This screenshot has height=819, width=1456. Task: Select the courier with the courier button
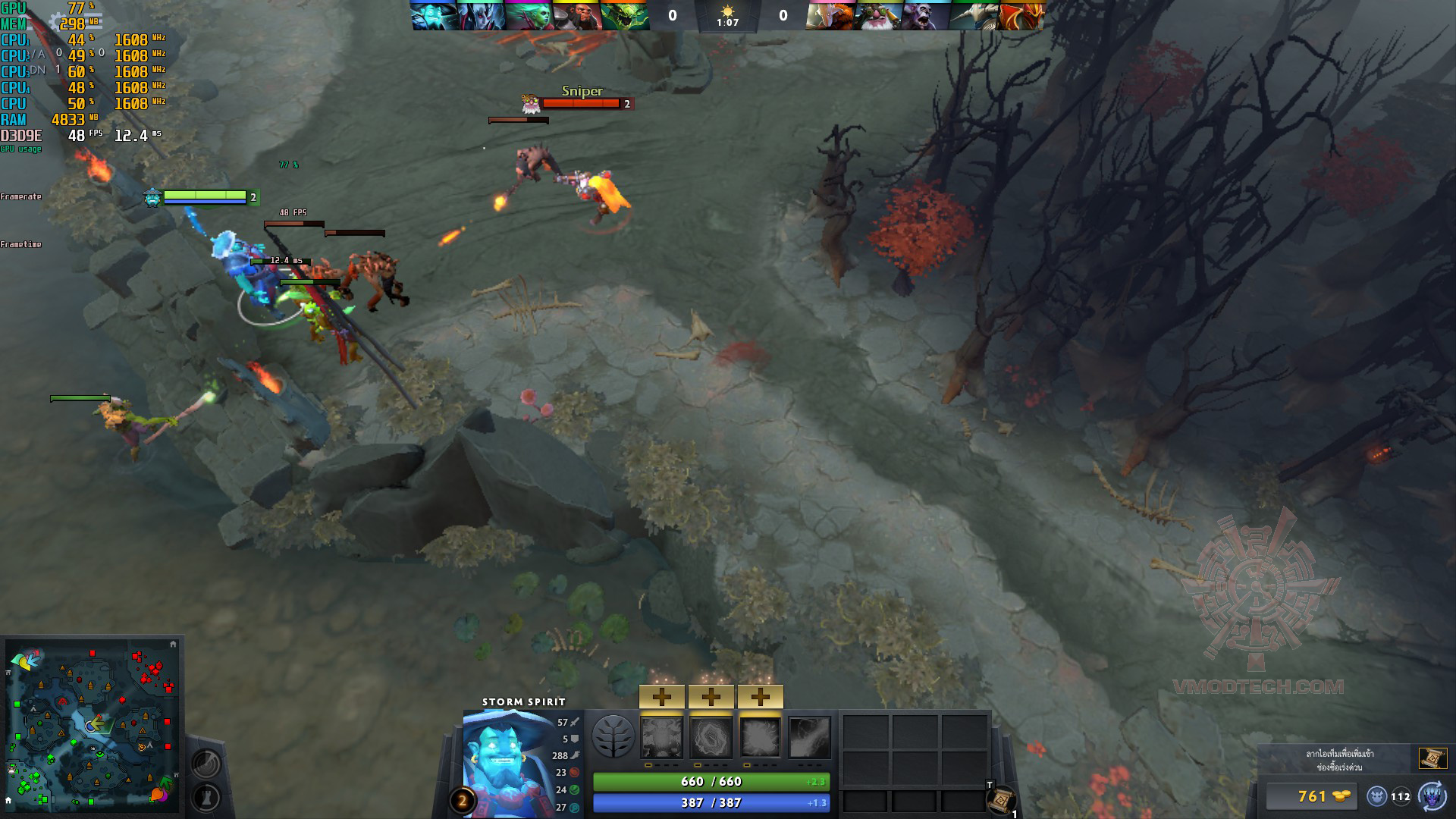1377,796
